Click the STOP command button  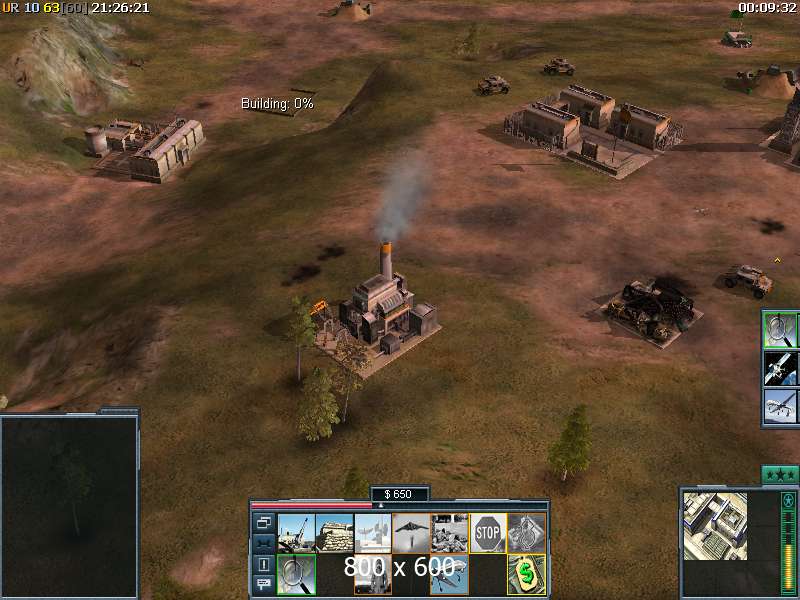coord(487,533)
